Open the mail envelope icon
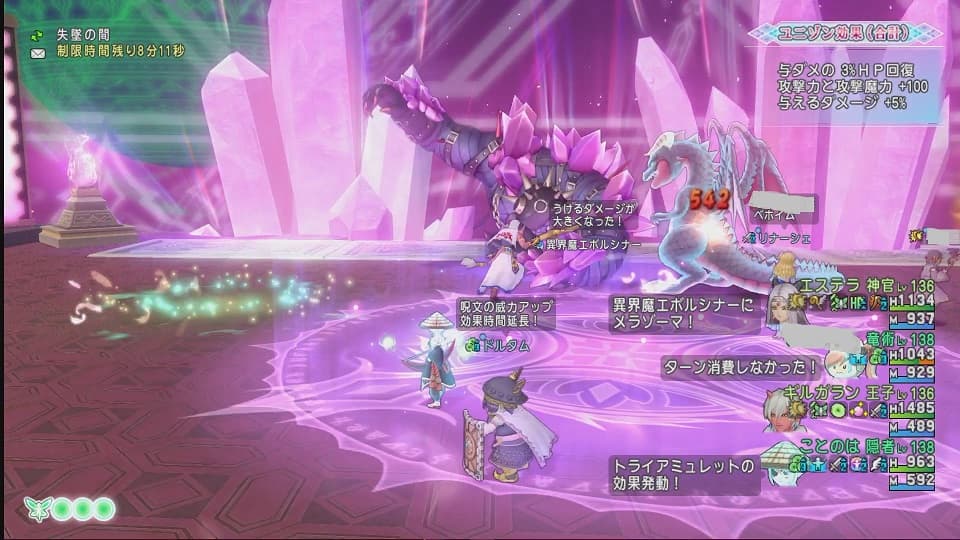This screenshot has width=960, height=540. pyautogui.click(x=38, y=51)
